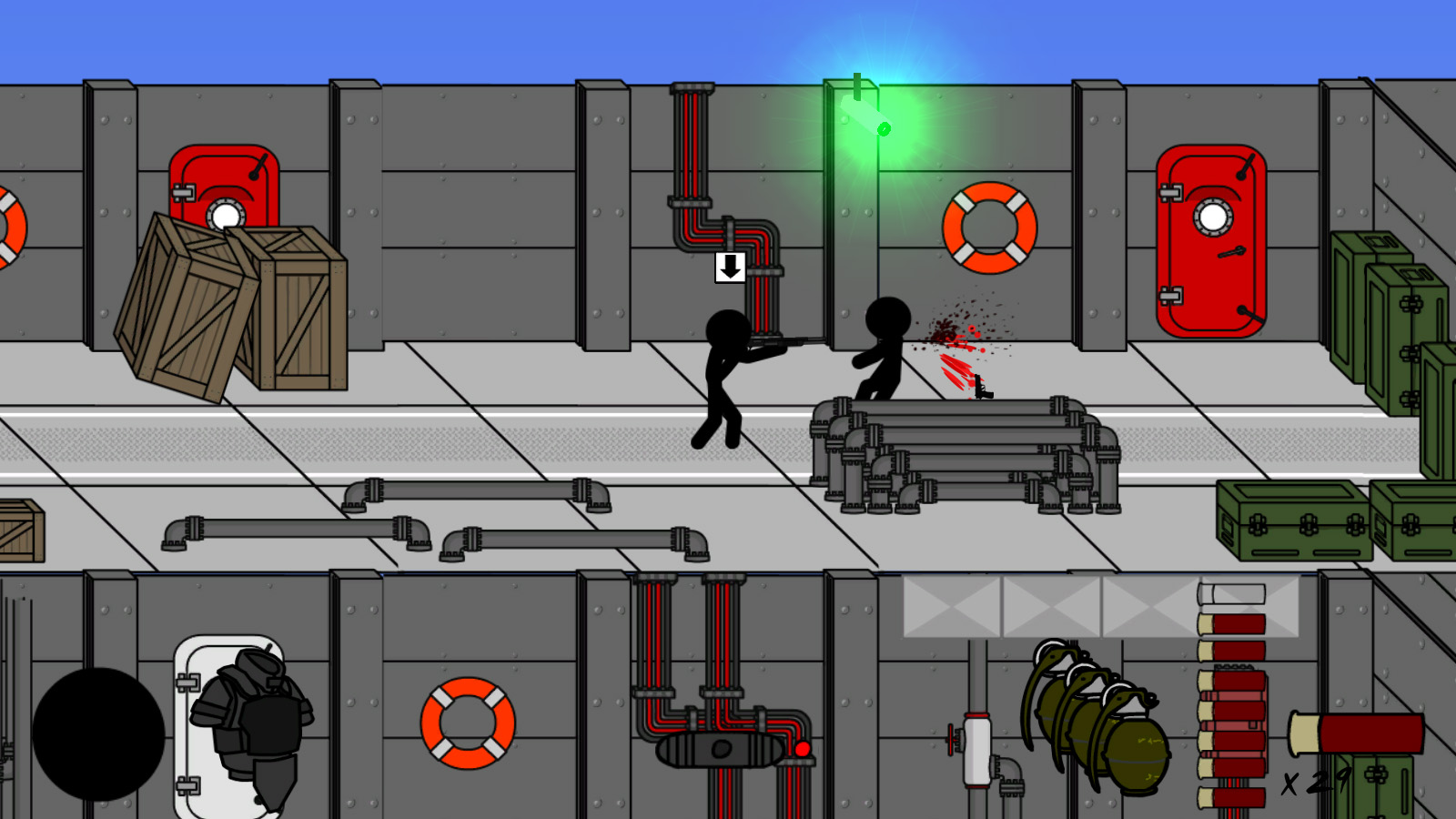Toggle the red valve wheel on the pipe
1456x819 pixels.
tap(950, 739)
